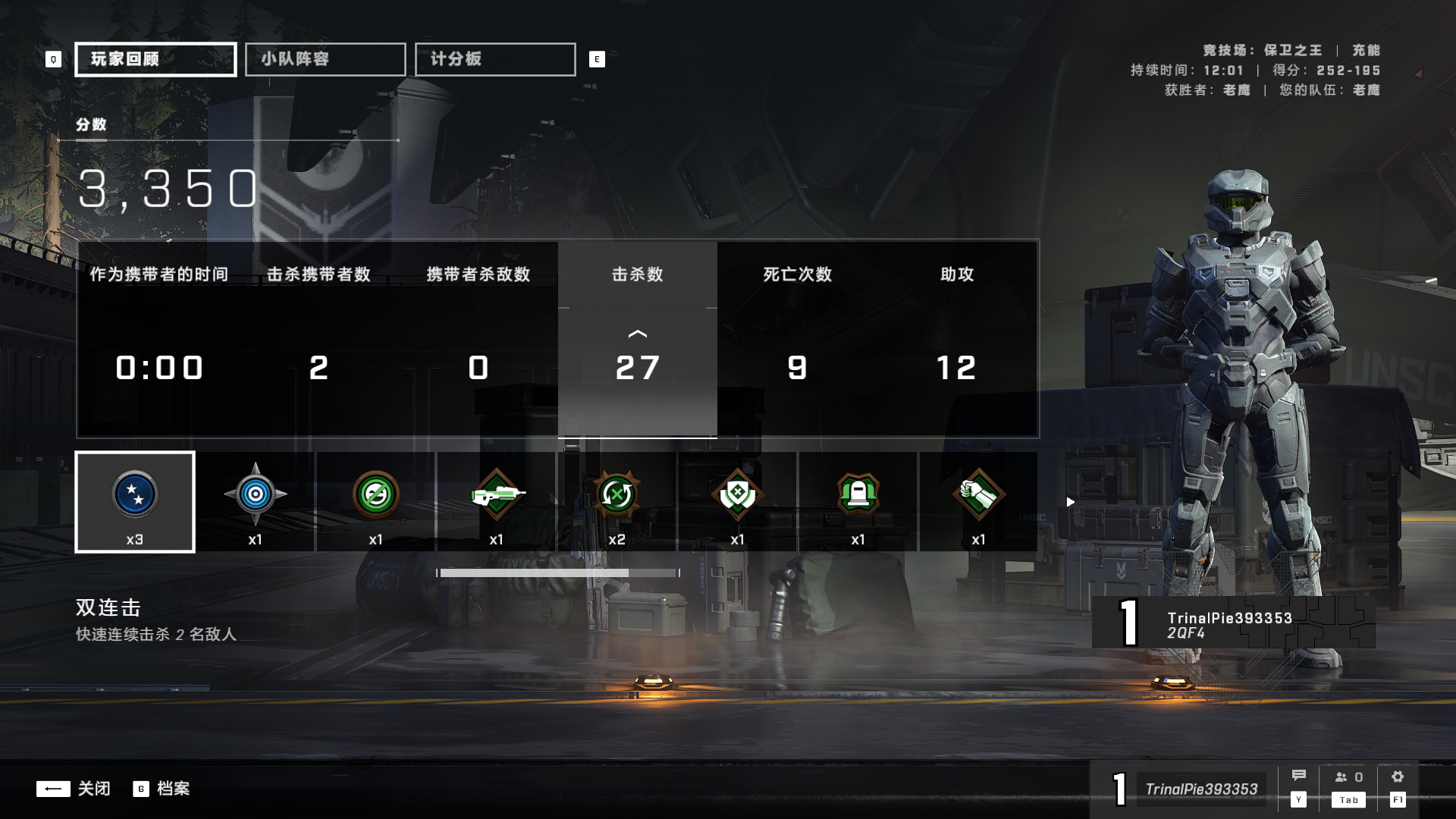
Task: Open the x2 green recycle-arrow medal
Action: point(617,493)
